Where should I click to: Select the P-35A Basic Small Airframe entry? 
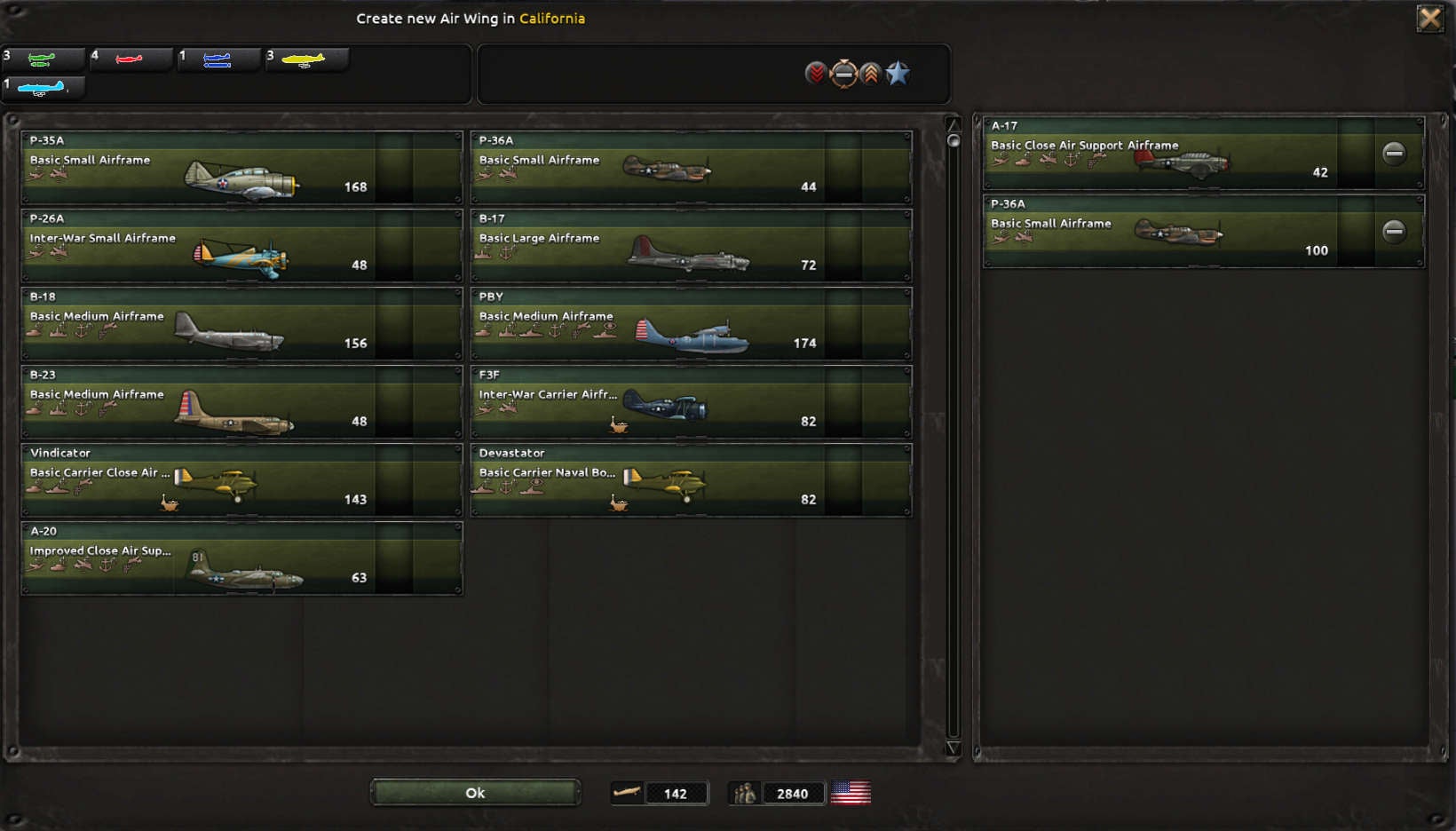[x=241, y=168]
